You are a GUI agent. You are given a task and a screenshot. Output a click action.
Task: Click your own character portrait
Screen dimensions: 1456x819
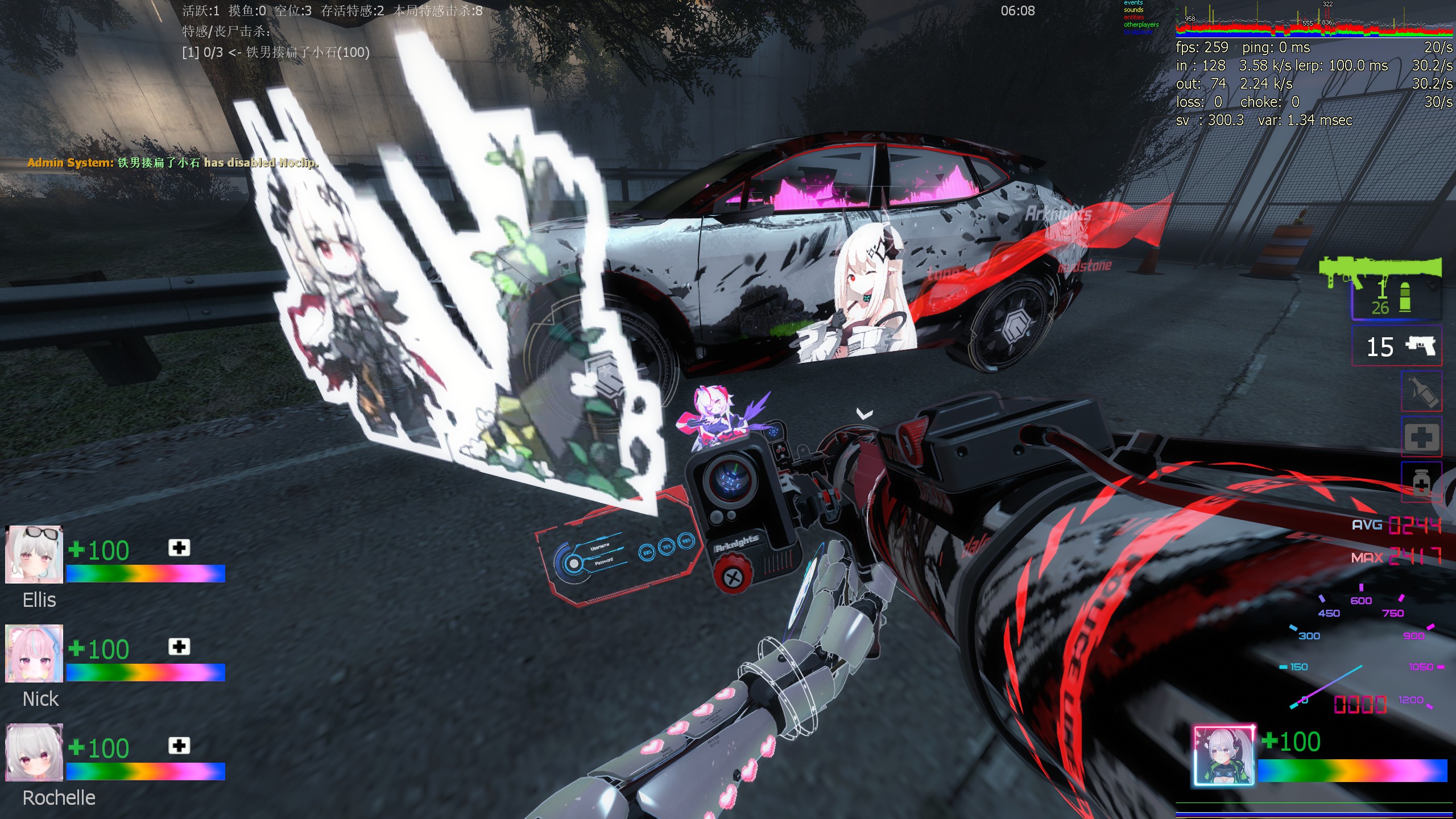pos(1223,756)
